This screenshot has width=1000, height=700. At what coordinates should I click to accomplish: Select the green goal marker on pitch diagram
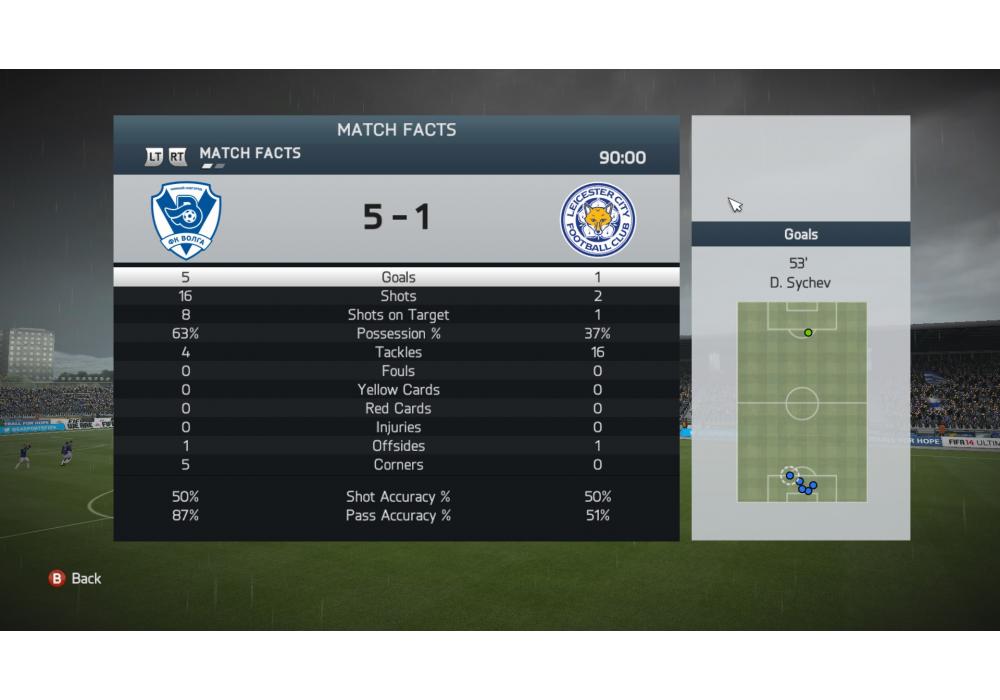[x=808, y=333]
